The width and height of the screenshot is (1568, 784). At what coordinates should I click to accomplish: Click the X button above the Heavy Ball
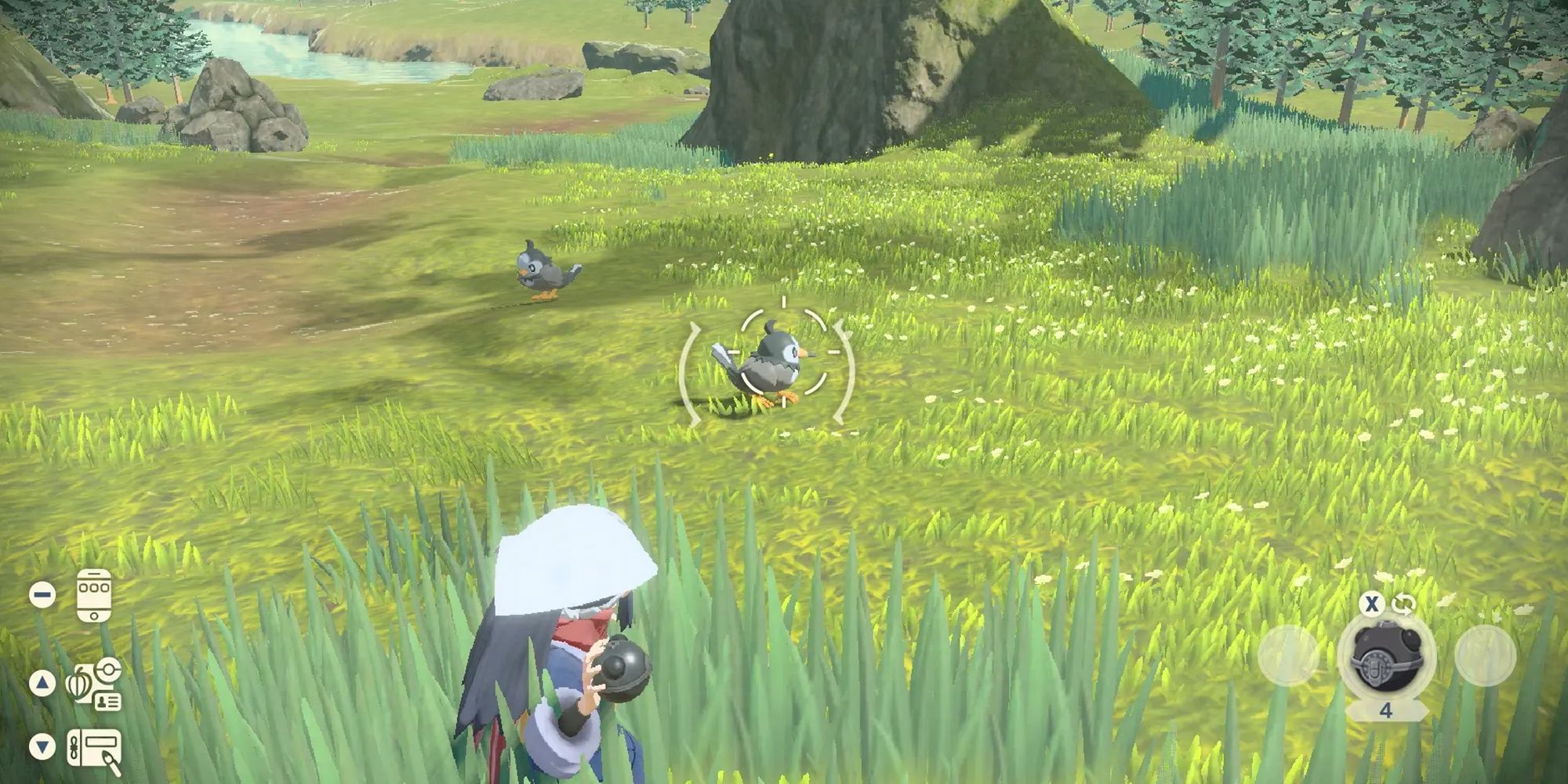click(x=1371, y=604)
